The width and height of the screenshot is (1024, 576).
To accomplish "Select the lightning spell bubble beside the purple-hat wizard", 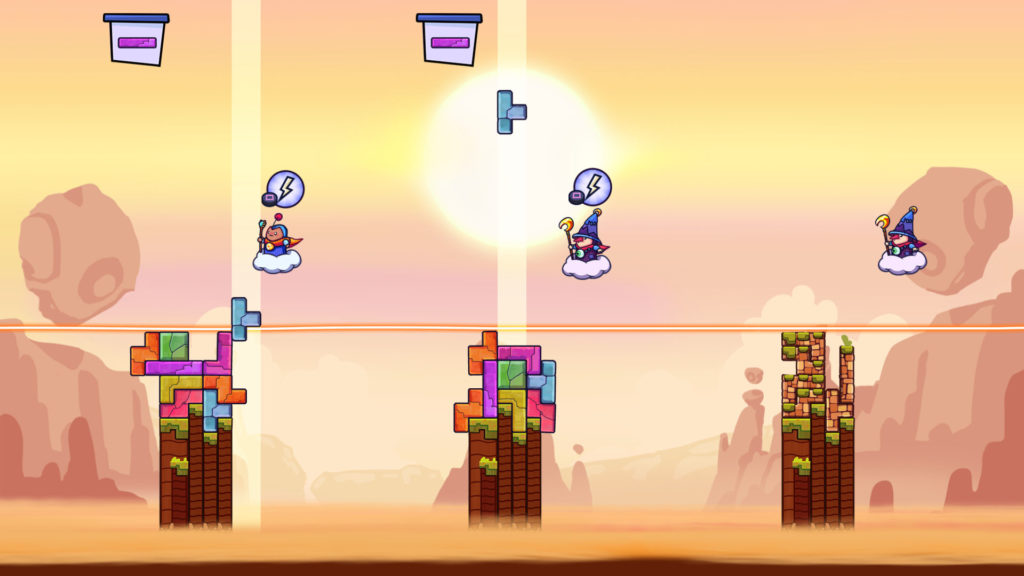I will point(592,186).
